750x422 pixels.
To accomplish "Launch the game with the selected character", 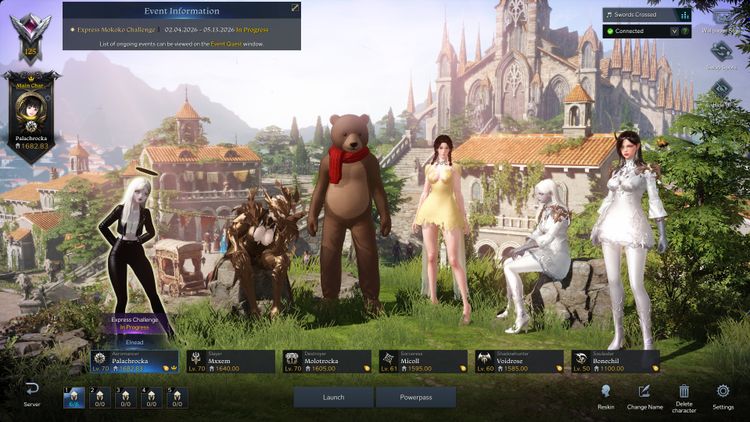I will coord(333,397).
